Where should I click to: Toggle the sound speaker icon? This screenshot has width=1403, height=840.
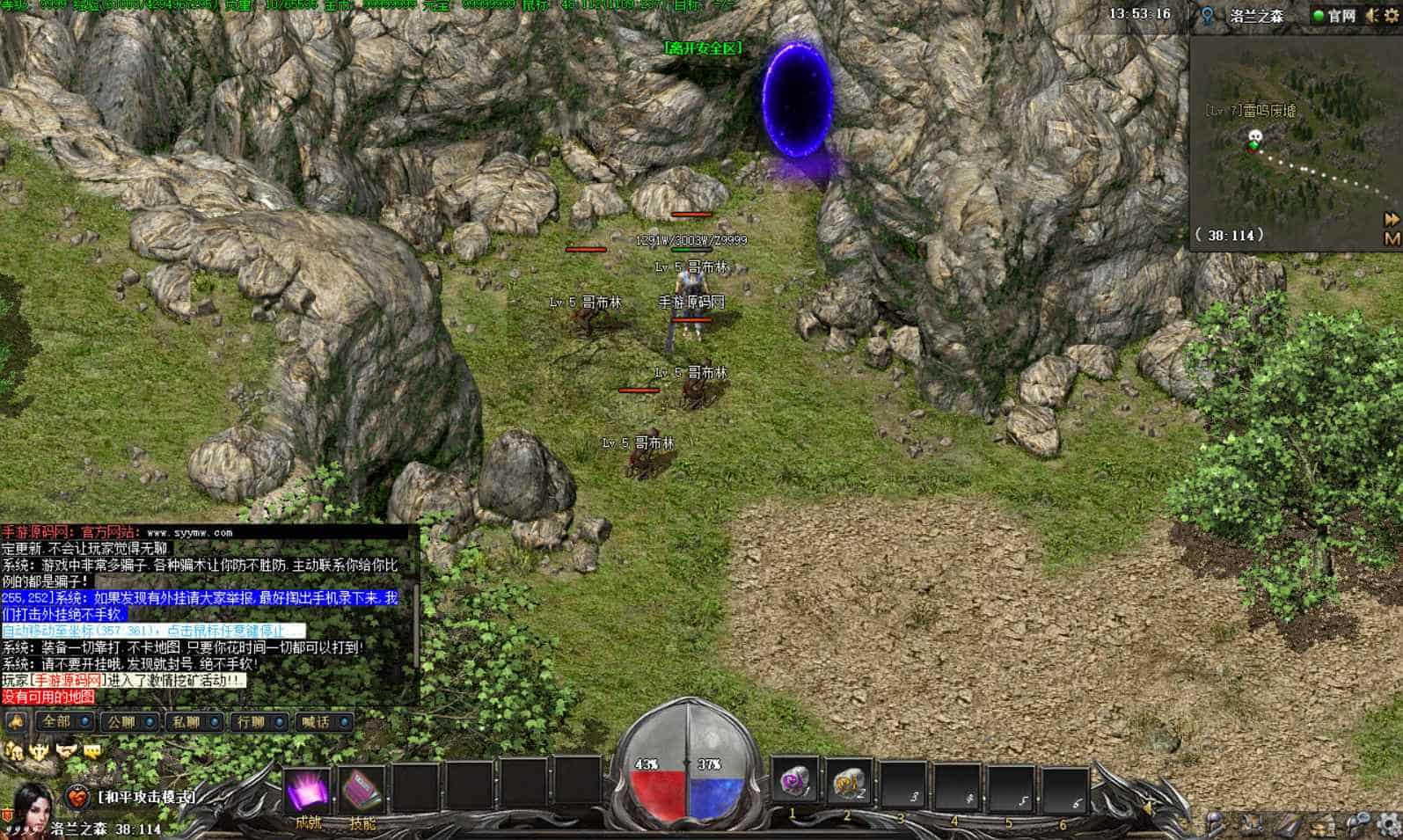pos(1372,16)
